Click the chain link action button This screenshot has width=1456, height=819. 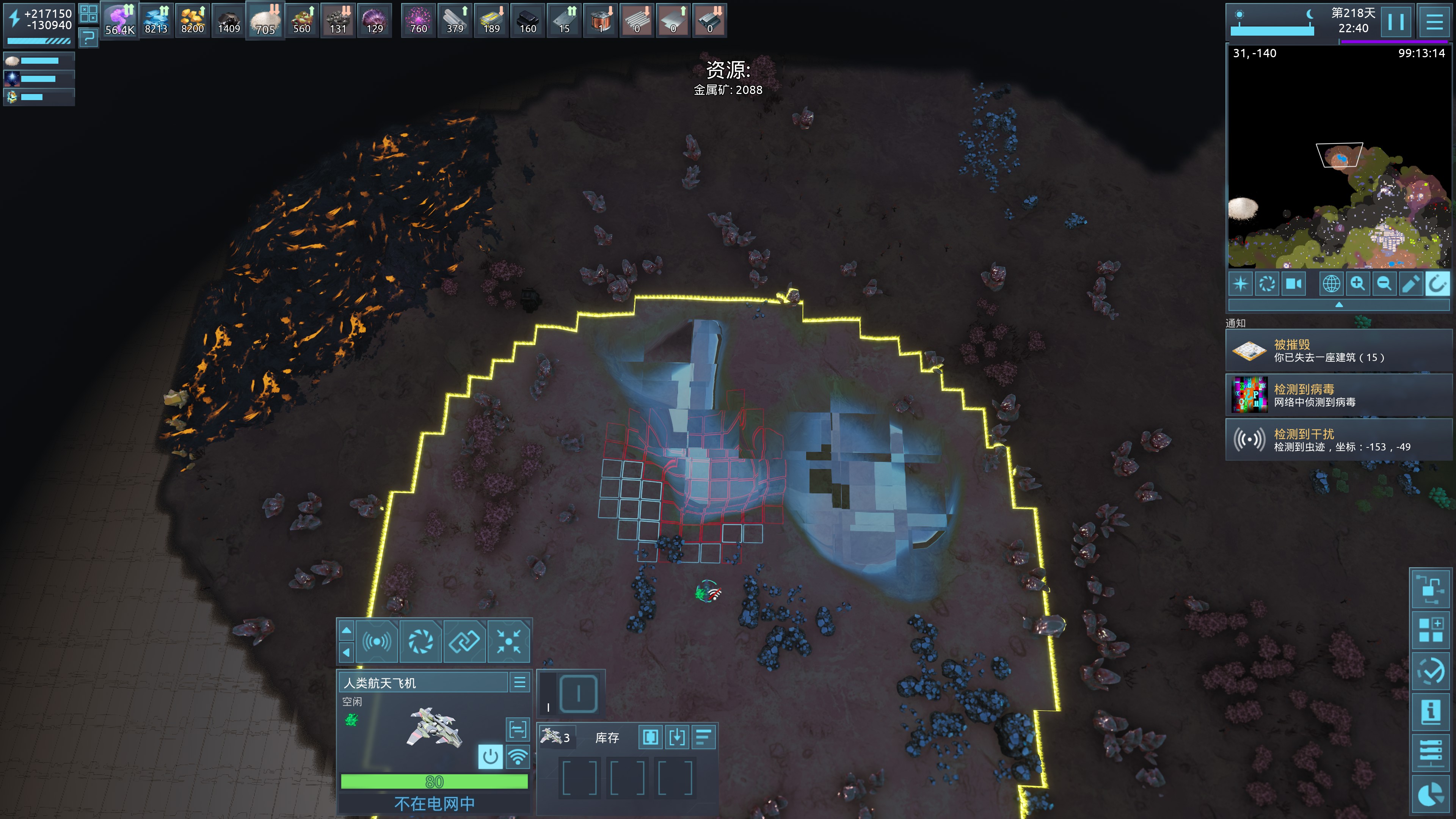click(464, 642)
